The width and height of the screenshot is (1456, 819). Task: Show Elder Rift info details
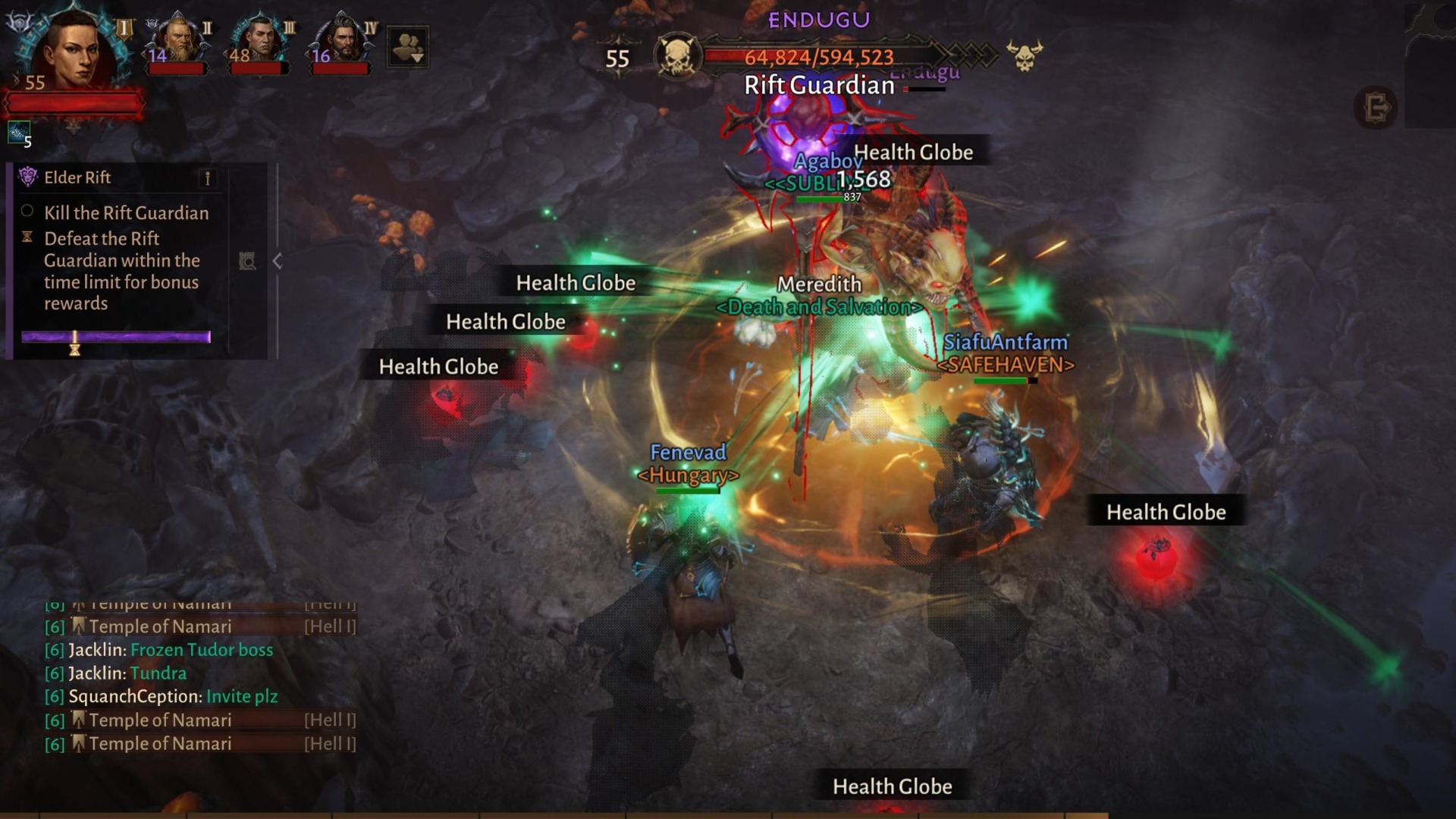207,178
